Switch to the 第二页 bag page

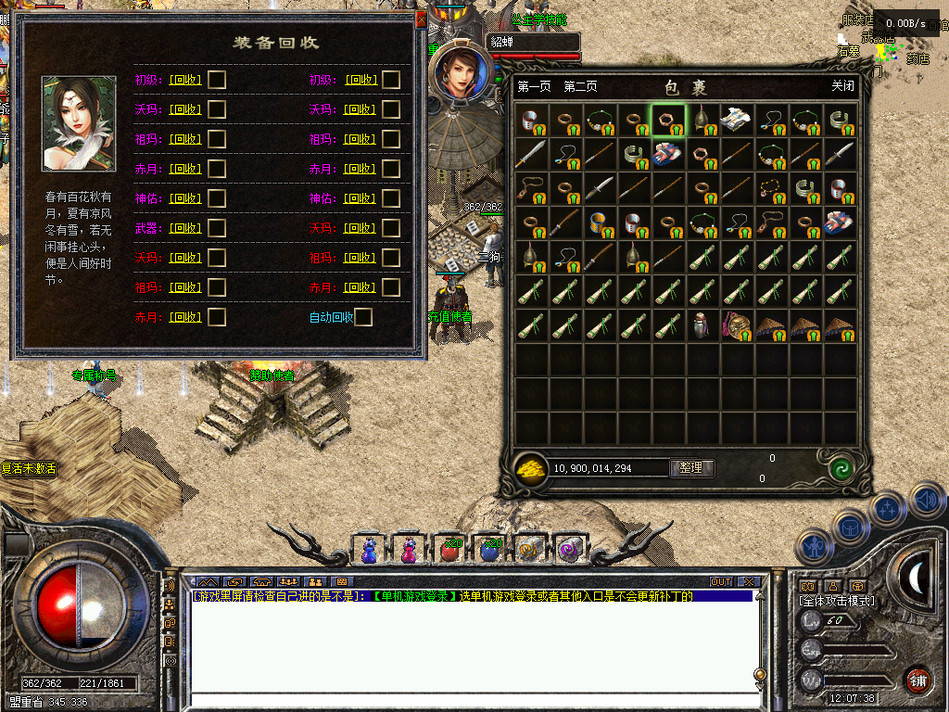click(581, 87)
